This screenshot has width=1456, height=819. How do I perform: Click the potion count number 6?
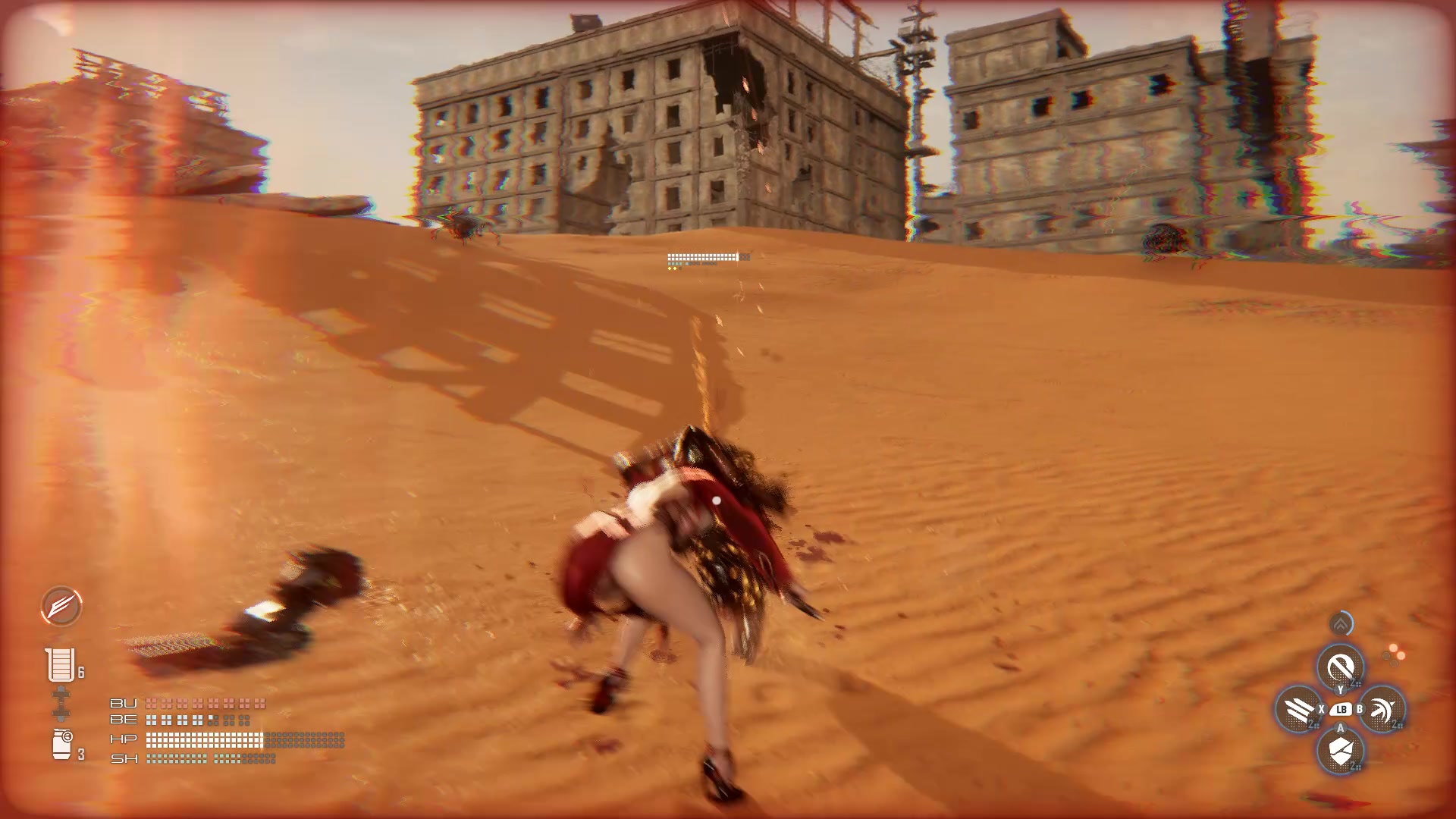(80, 670)
